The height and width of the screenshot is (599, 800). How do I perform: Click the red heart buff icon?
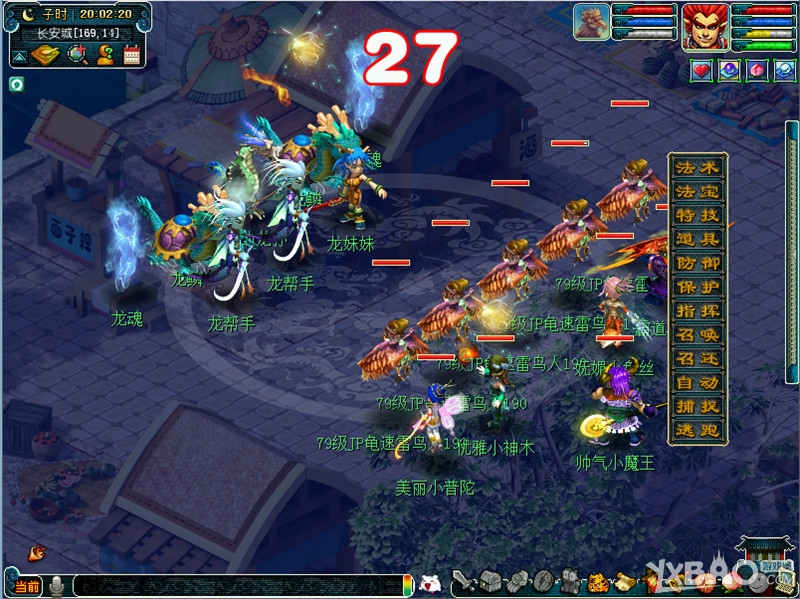tap(702, 71)
